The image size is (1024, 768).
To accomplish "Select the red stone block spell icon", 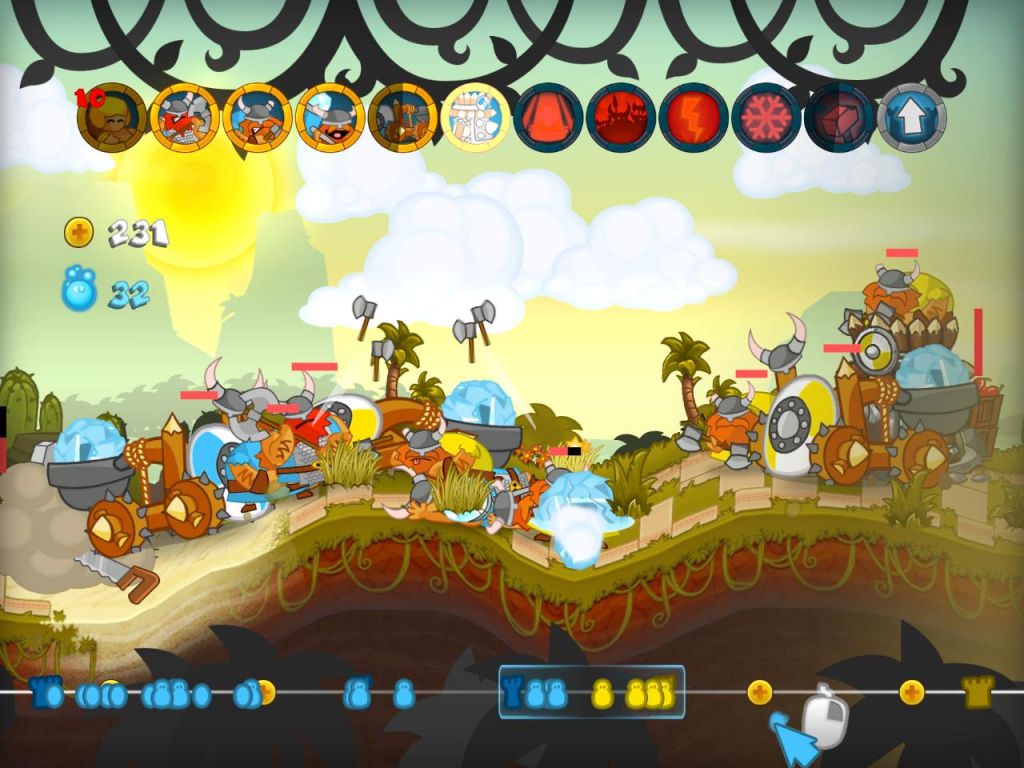I will pyautogui.click(x=839, y=117).
